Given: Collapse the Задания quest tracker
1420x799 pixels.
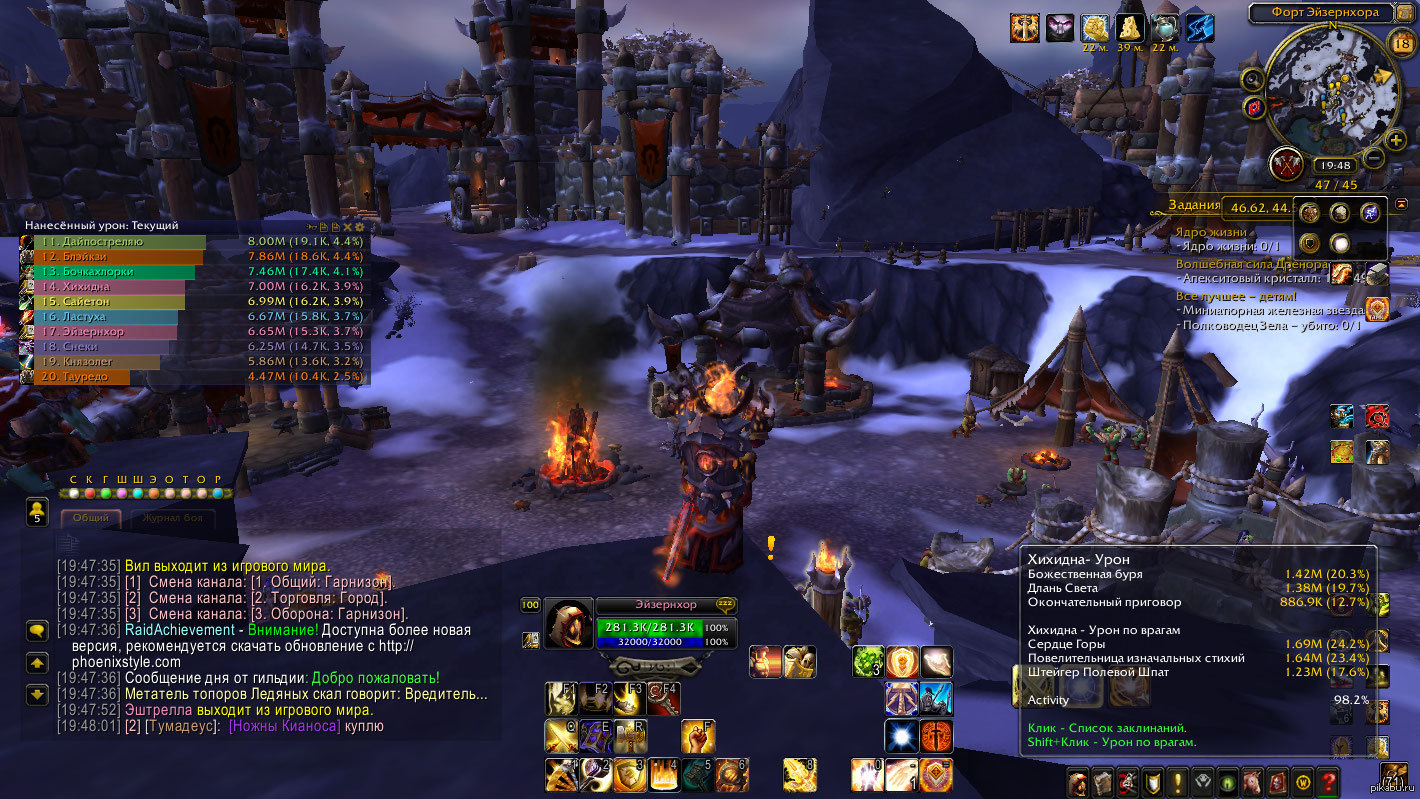Looking at the screenshot, I should [1402, 205].
